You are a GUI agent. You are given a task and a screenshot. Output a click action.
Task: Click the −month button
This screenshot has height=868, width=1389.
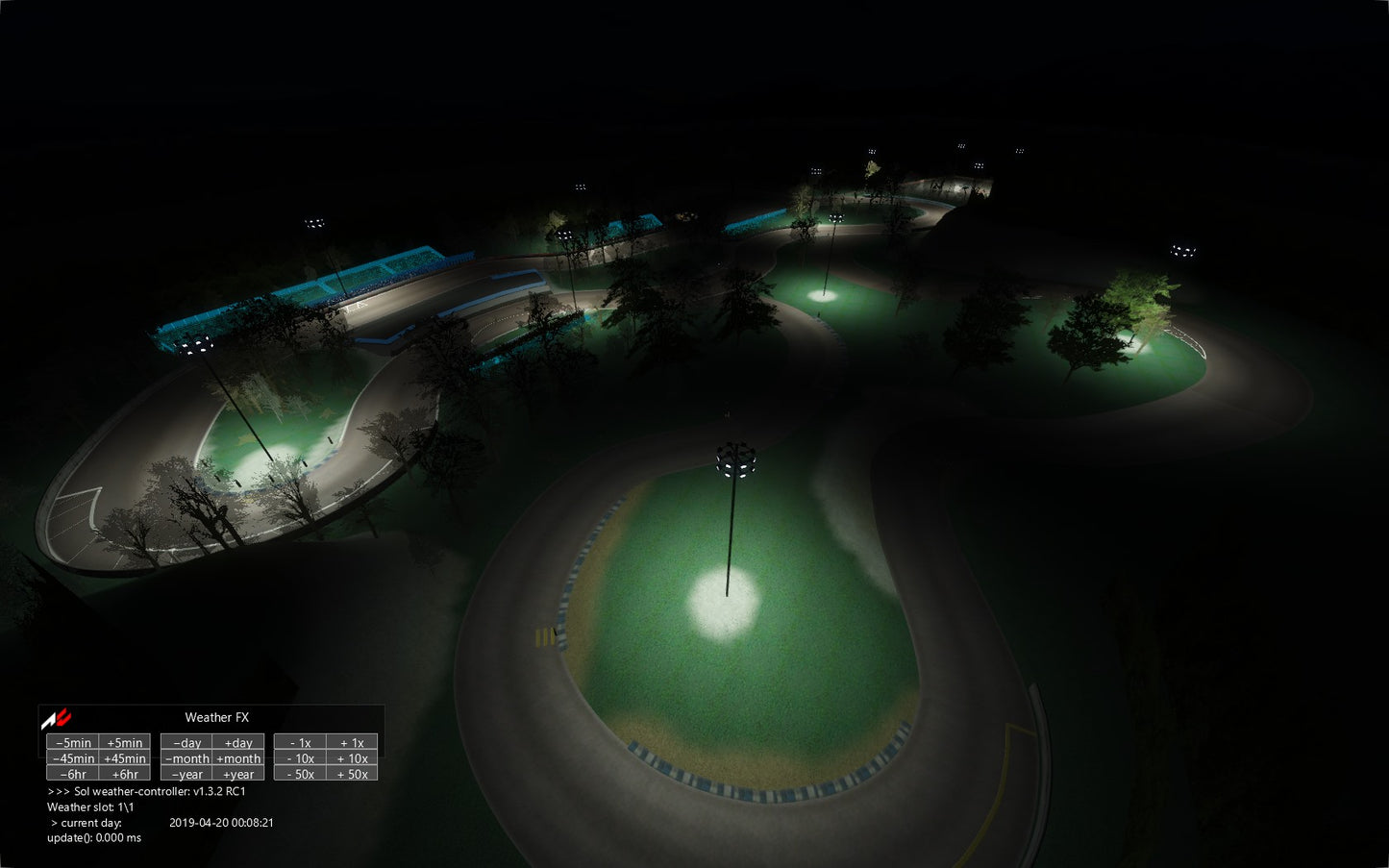click(x=186, y=758)
